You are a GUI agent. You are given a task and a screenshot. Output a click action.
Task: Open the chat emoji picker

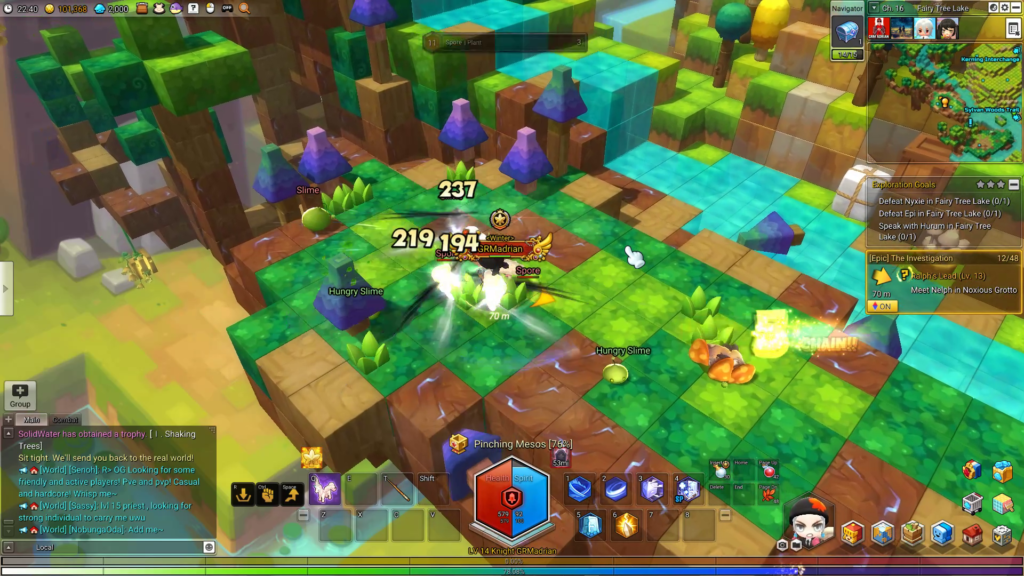(209, 547)
